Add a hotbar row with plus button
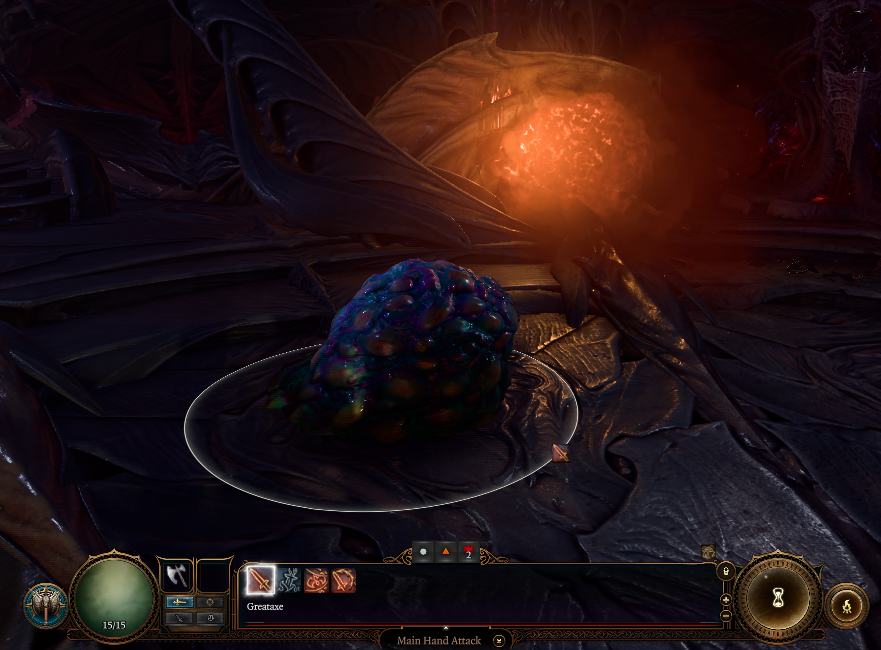The width and height of the screenshot is (881, 650). point(727,599)
